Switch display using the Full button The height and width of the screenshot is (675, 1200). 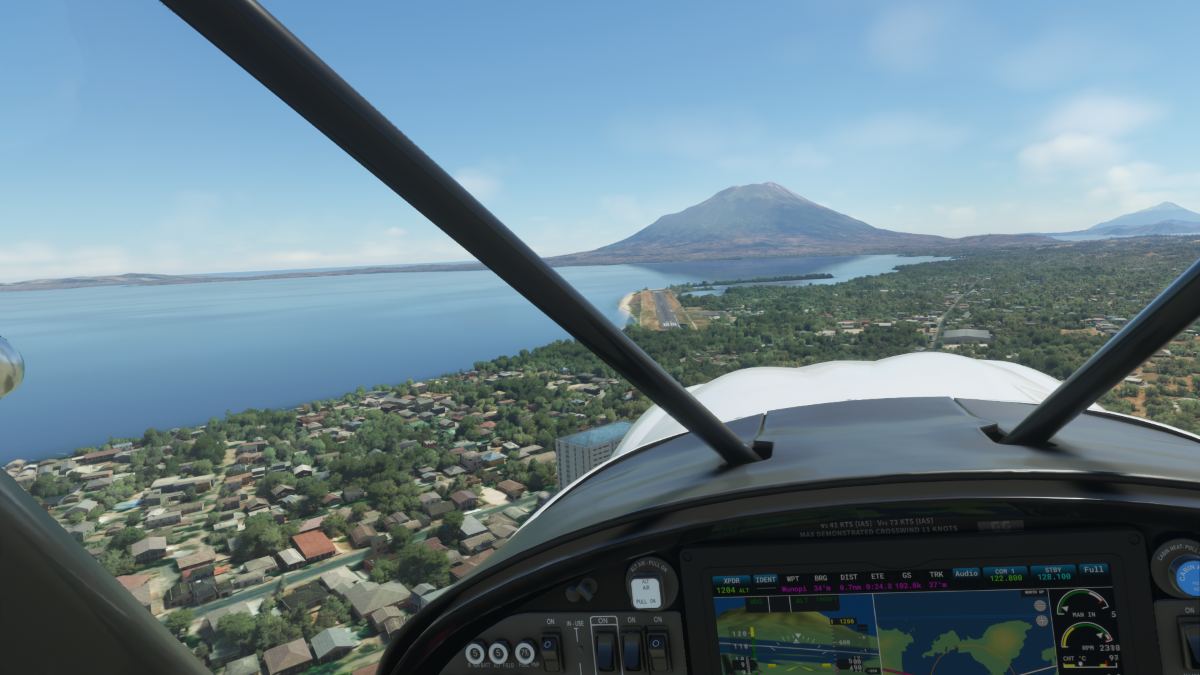pos(1093,570)
